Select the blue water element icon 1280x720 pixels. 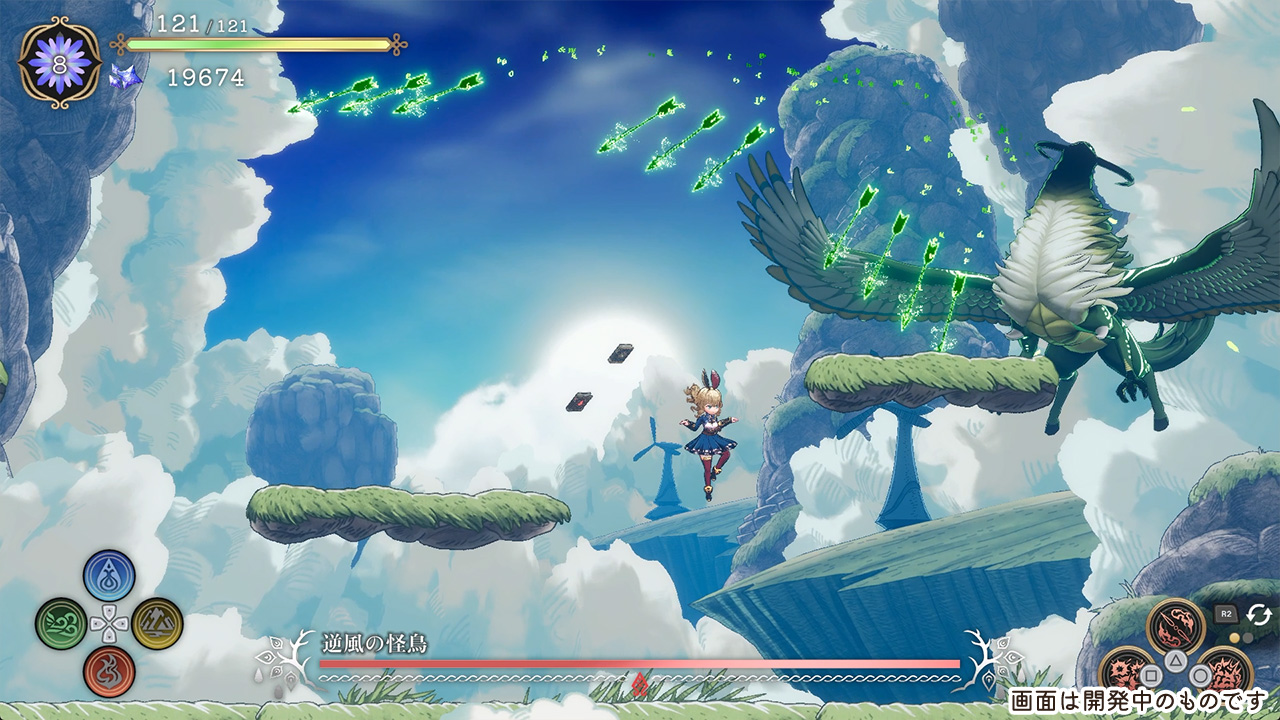[110, 575]
